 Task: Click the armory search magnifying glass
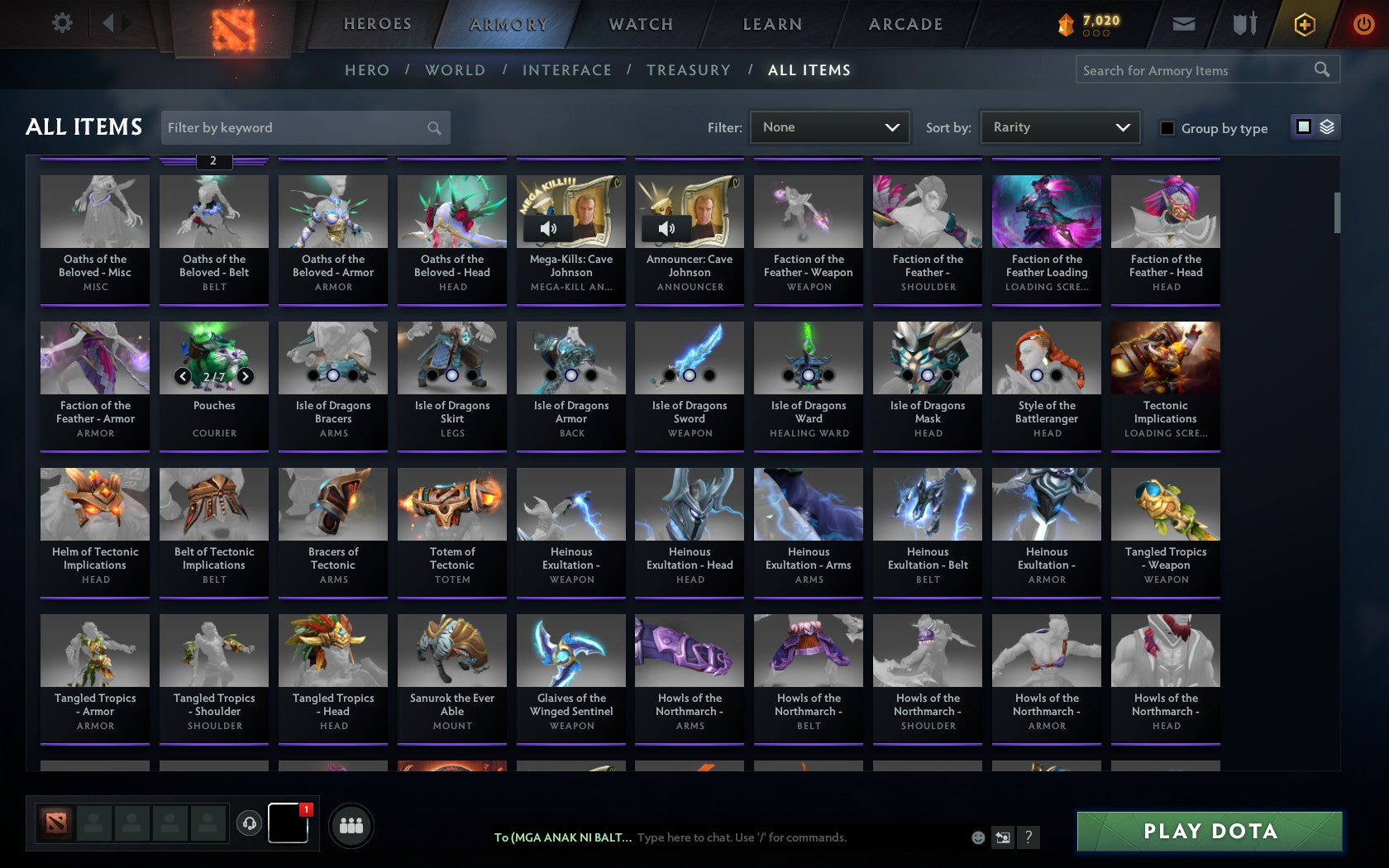pos(1320,70)
